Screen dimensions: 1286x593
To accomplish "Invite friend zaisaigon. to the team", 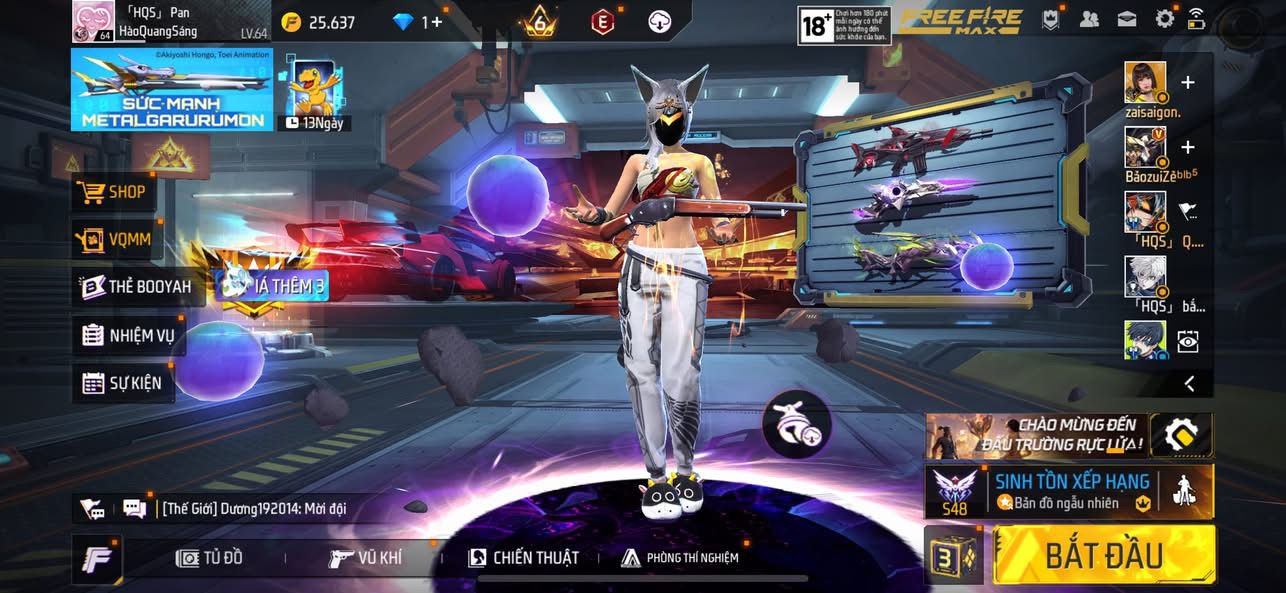I will [1188, 83].
